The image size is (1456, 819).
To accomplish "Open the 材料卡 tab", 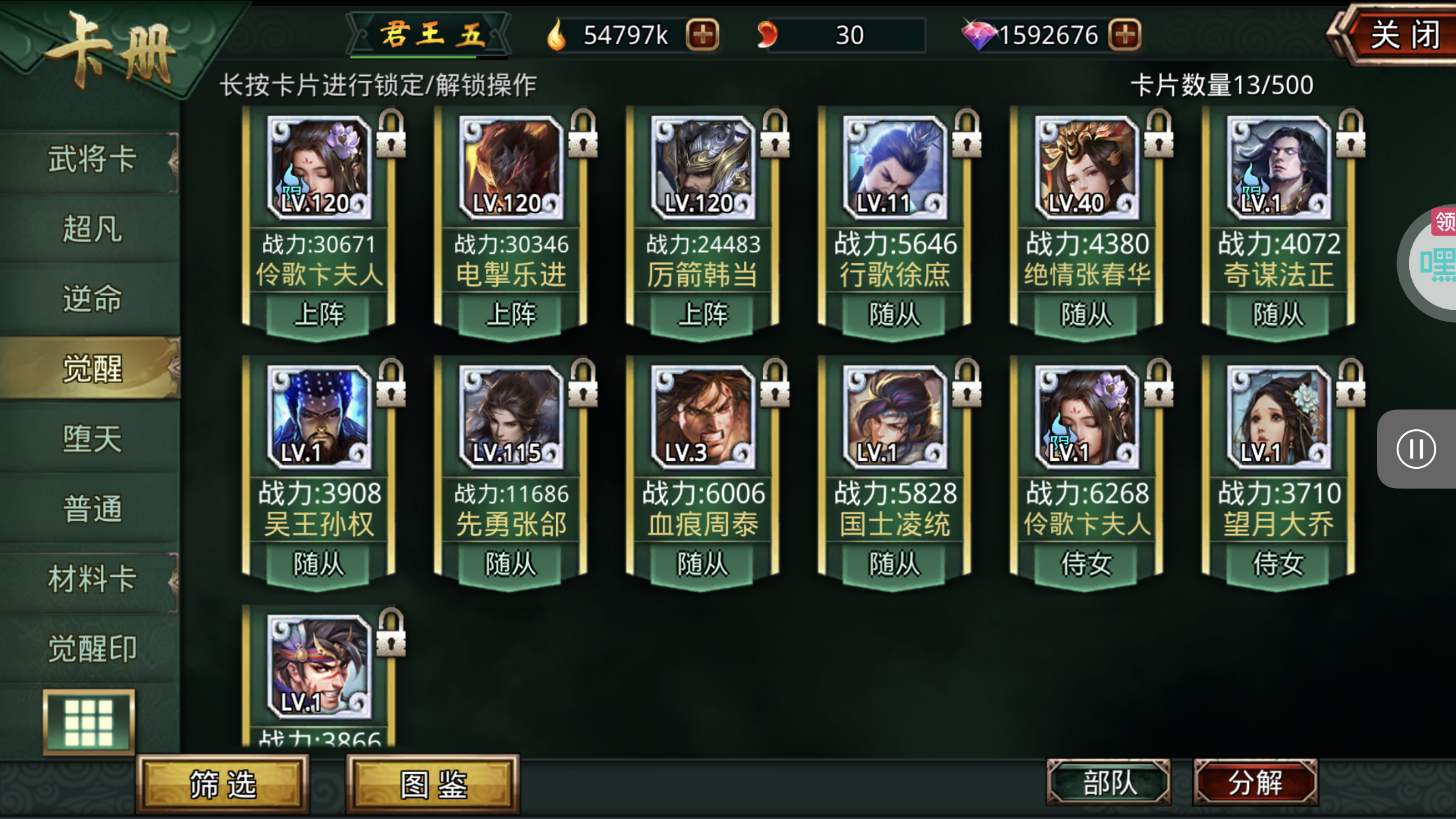I will 91,579.
